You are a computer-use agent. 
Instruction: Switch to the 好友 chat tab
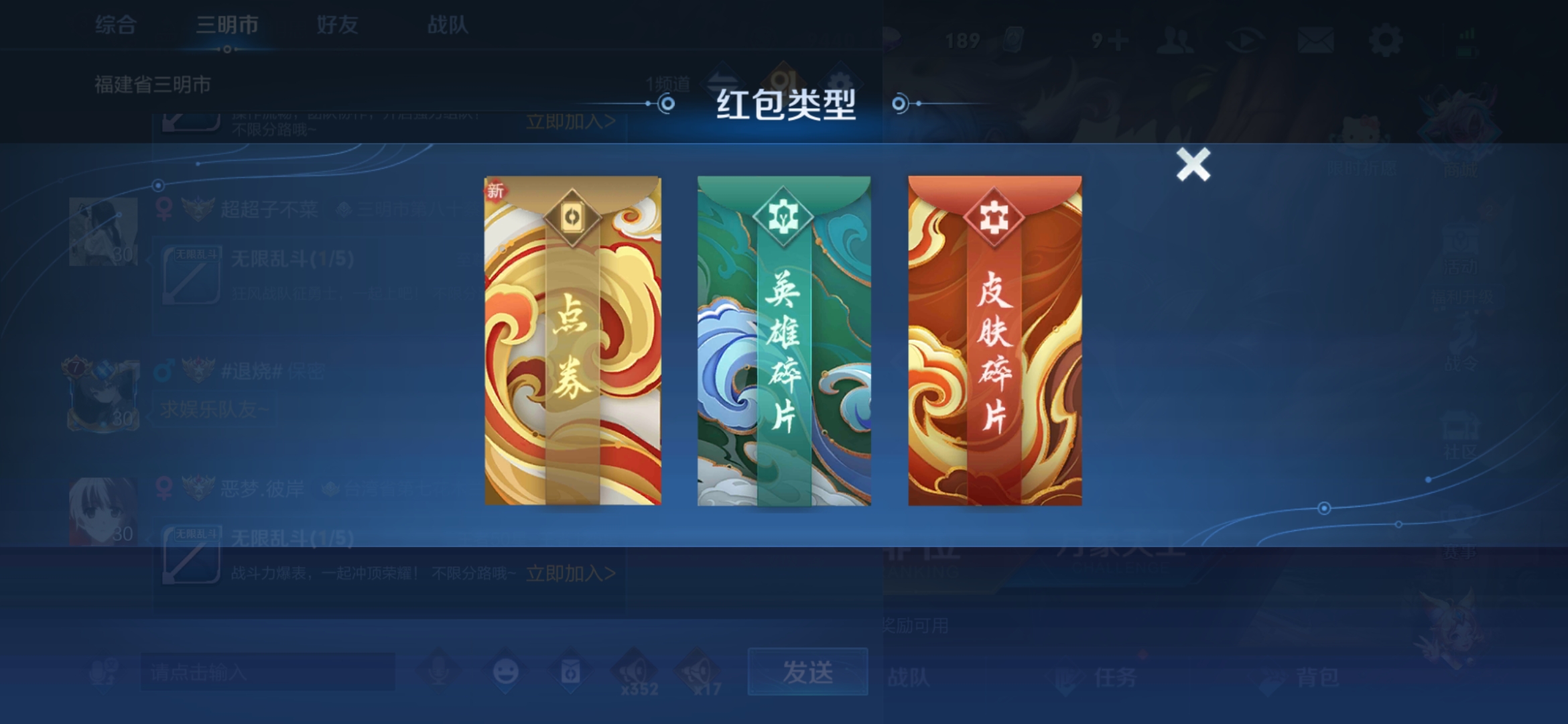[x=337, y=24]
